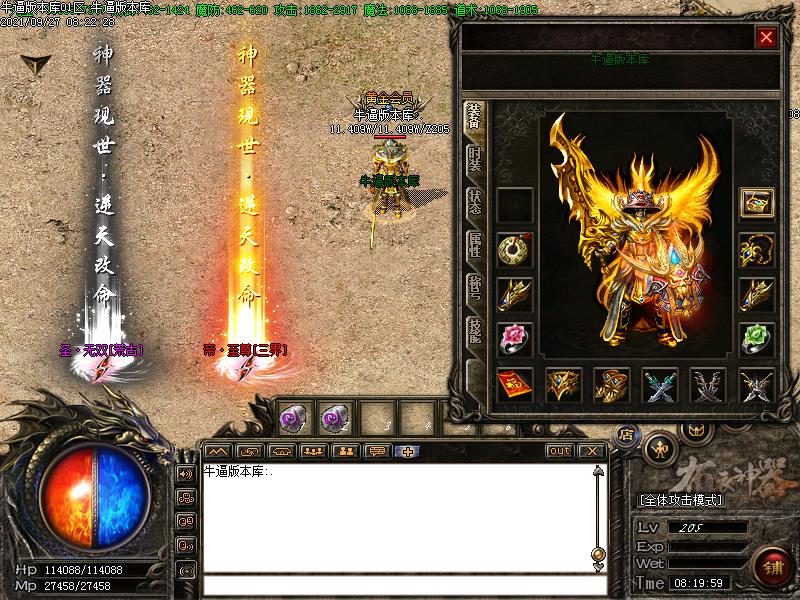The height and width of the screenshot is (600, 800).
Task: Open the 店 shop button
Action: (626, 435)
